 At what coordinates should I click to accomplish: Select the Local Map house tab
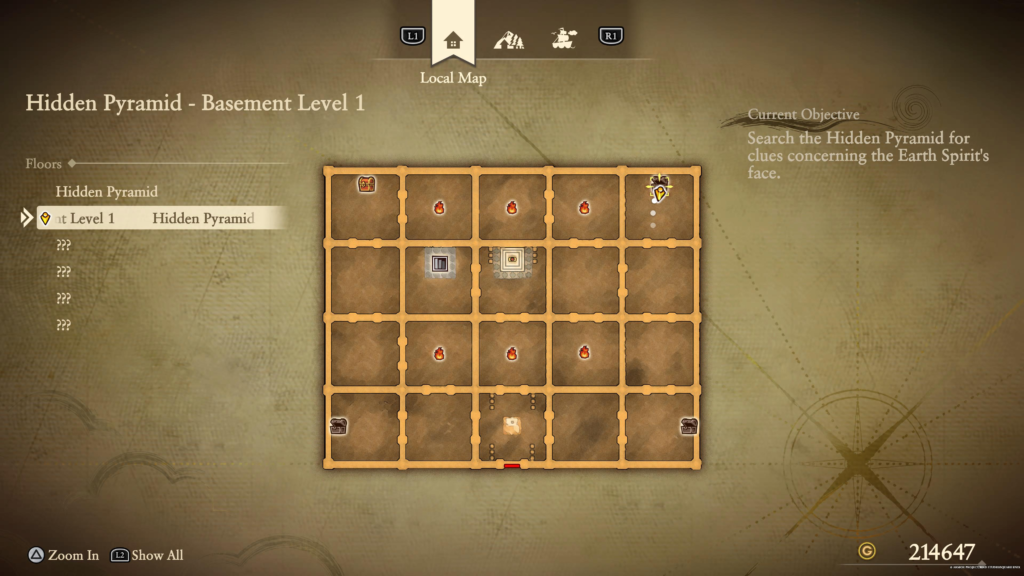pos(453,40)
